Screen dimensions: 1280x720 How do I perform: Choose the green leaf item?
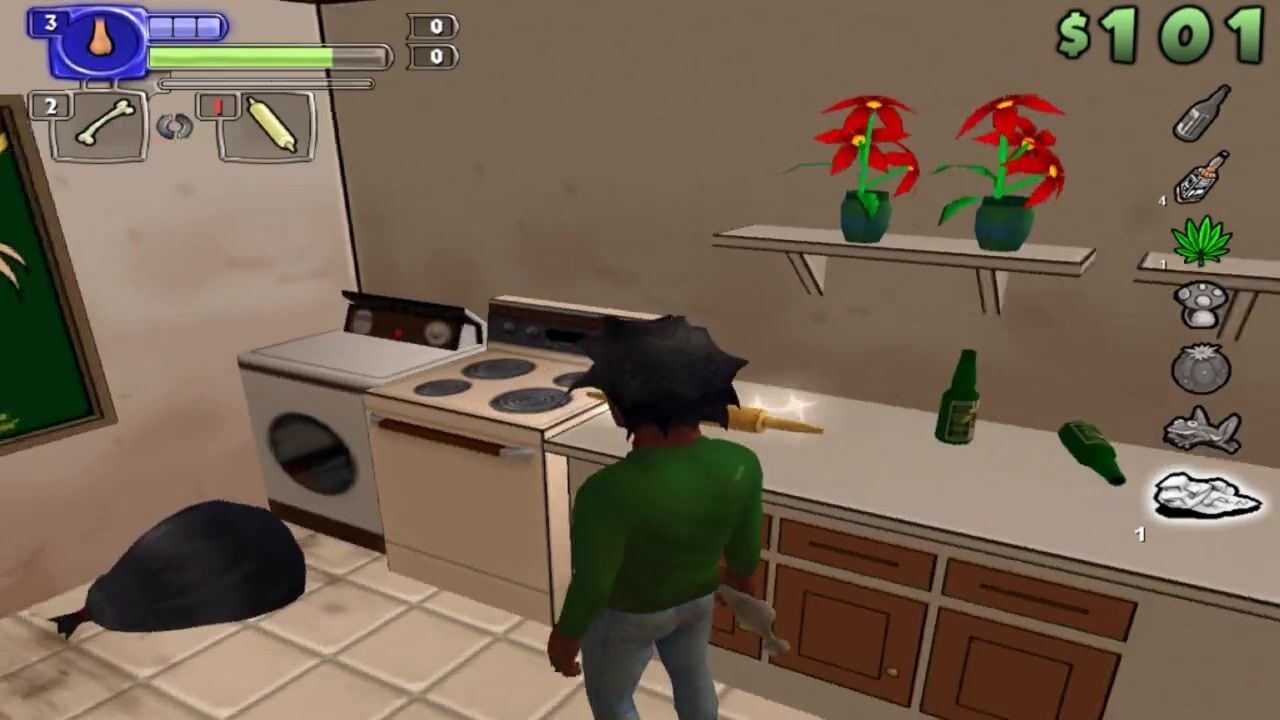(x=1201, y=241)
